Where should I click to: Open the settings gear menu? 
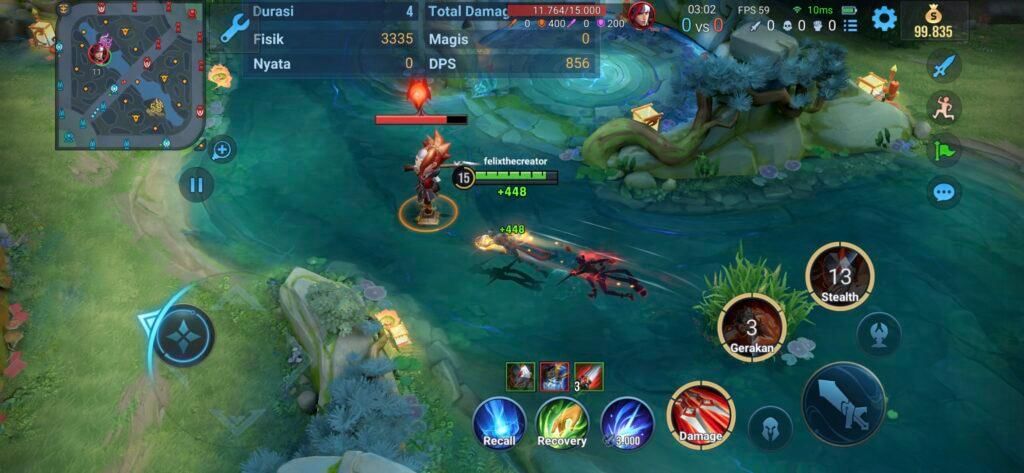click(x=884, y=19)
